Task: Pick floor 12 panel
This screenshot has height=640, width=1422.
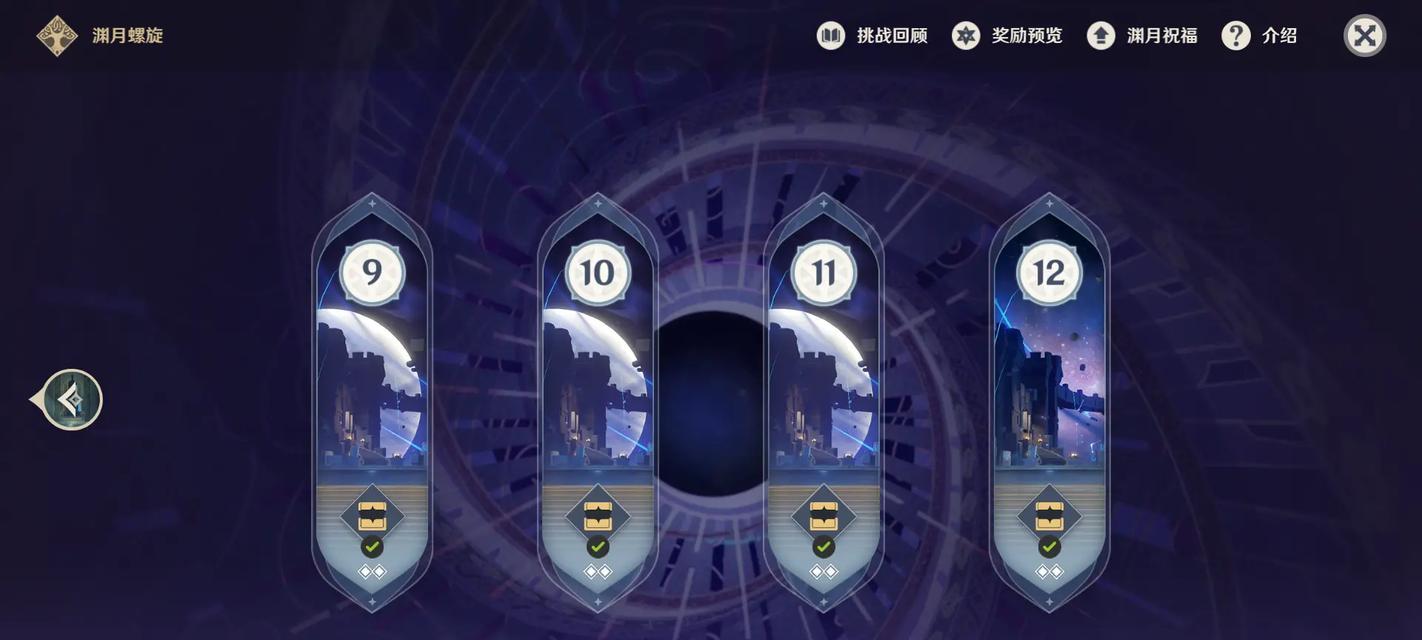Action: (x=1049, y=390)
